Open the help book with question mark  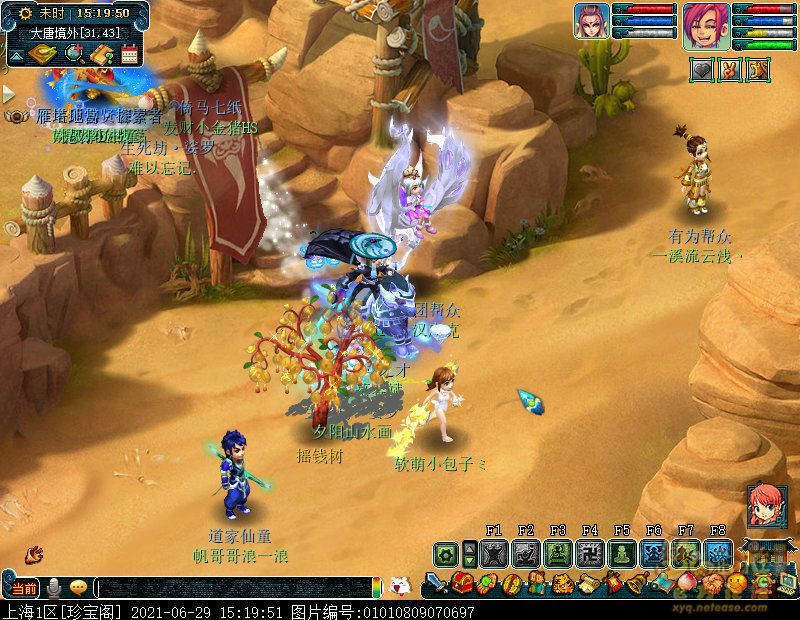(x=101, y=55)
